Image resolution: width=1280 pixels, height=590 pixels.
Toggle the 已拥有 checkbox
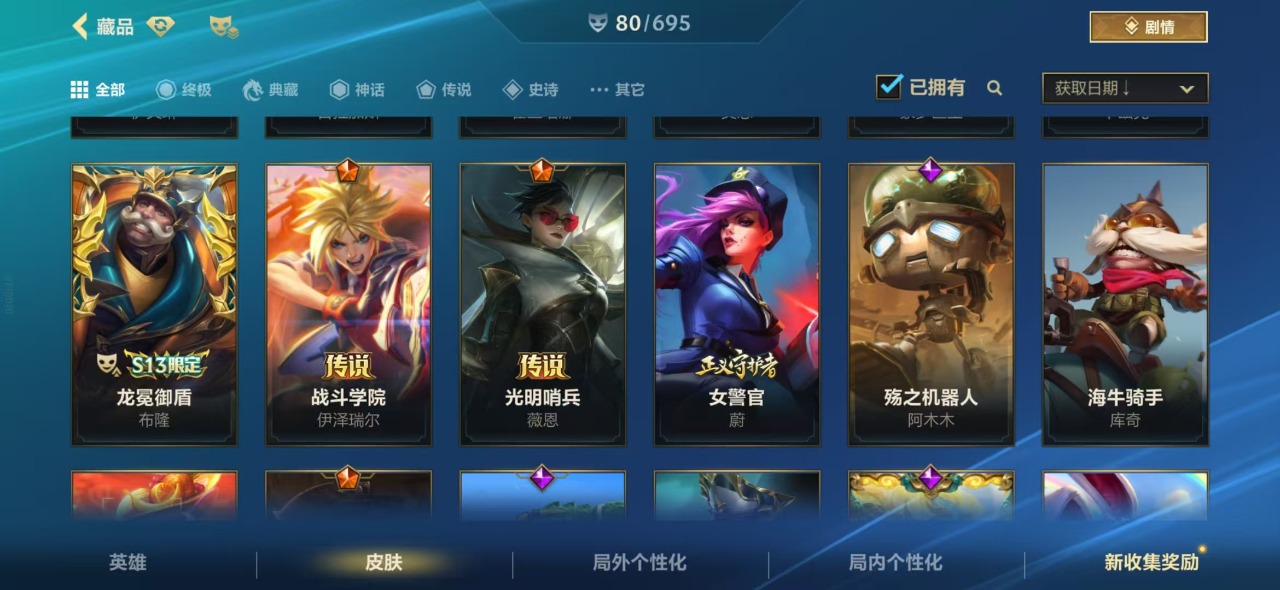(x=888, y=88)
